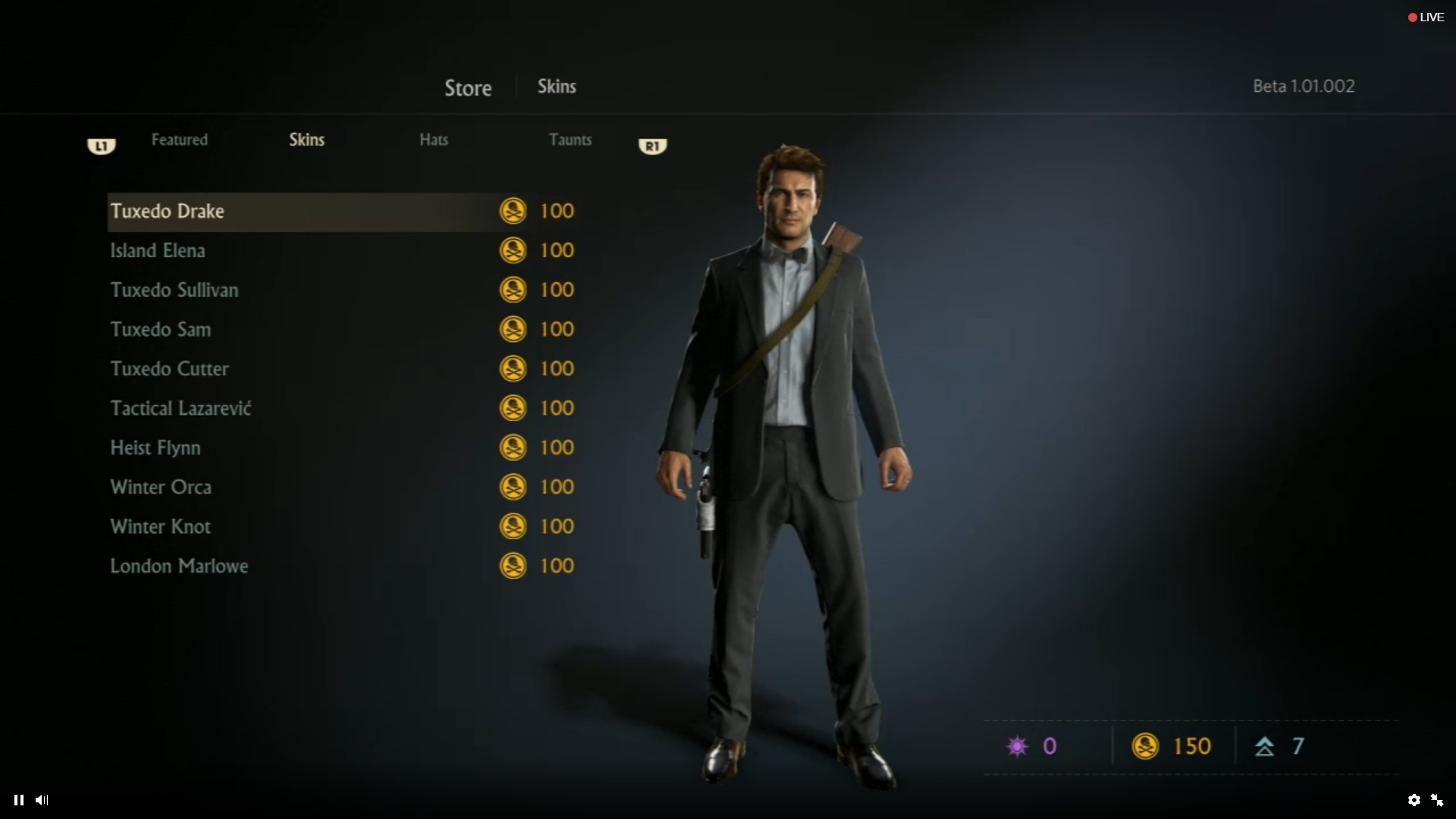Screen dimensions: 1456x819
Task: Click the coin icon beside Tuxedo Drake's price
Action: tap(514, 211)
